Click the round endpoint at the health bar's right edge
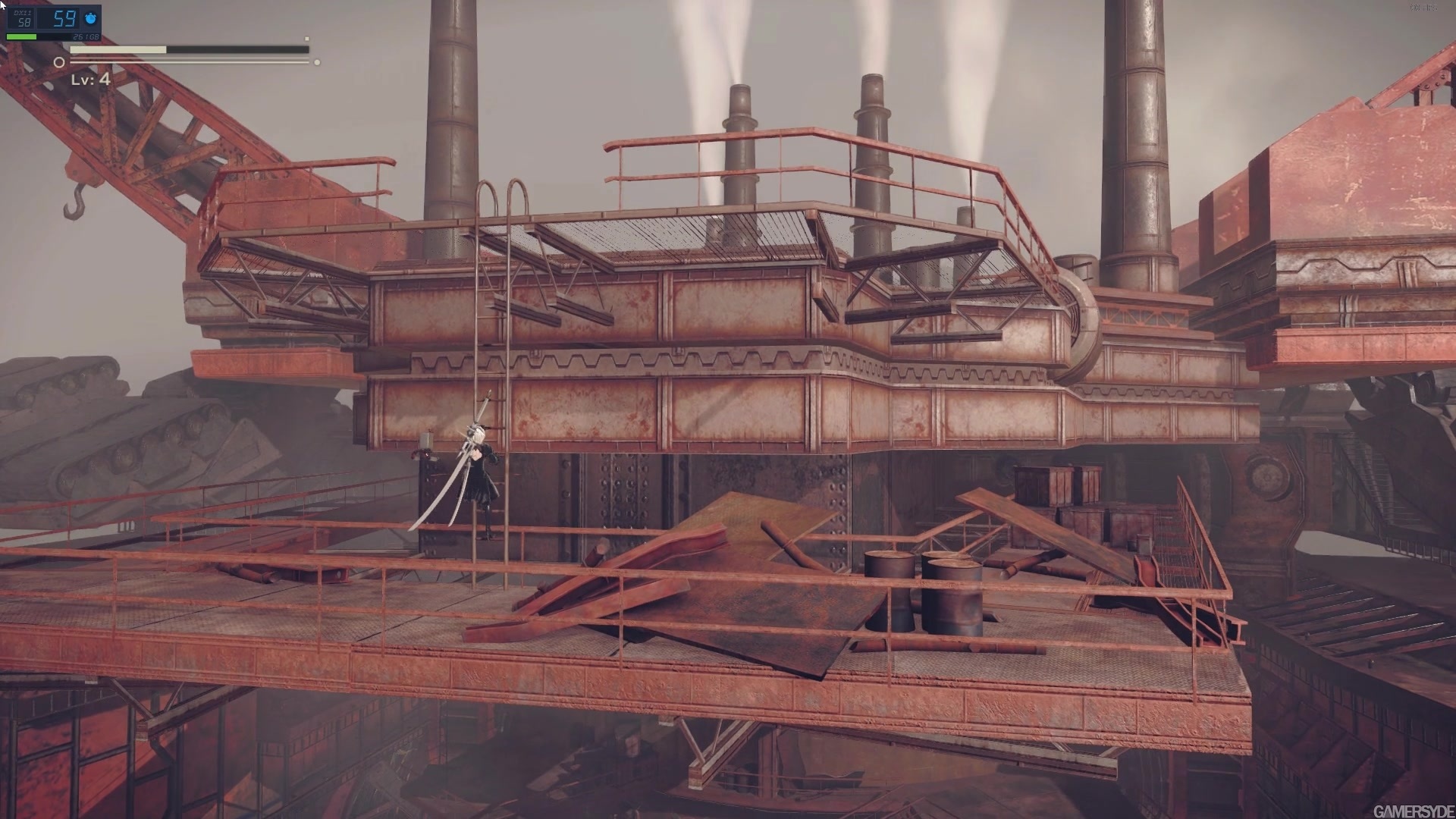This screenshot has height=819, width=1456. pyautogui.click(x=317, y=62)
